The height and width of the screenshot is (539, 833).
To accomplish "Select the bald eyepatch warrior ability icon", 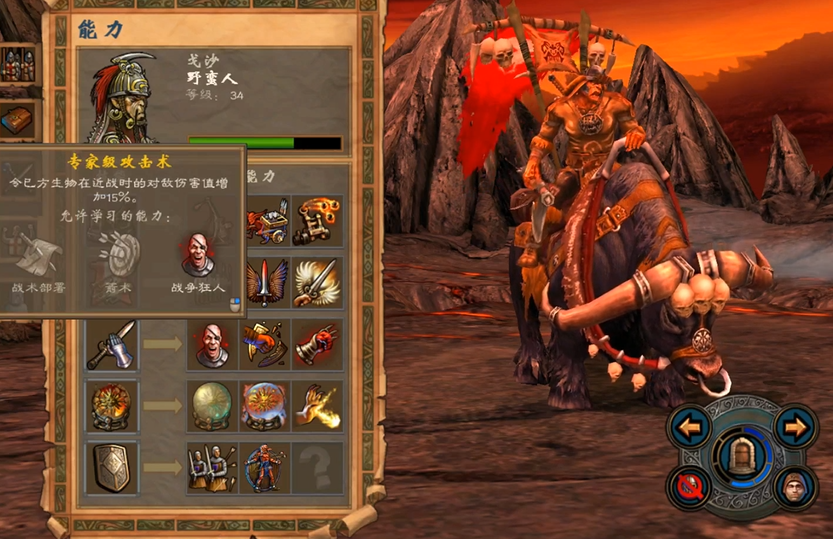I will pos(211,344).
